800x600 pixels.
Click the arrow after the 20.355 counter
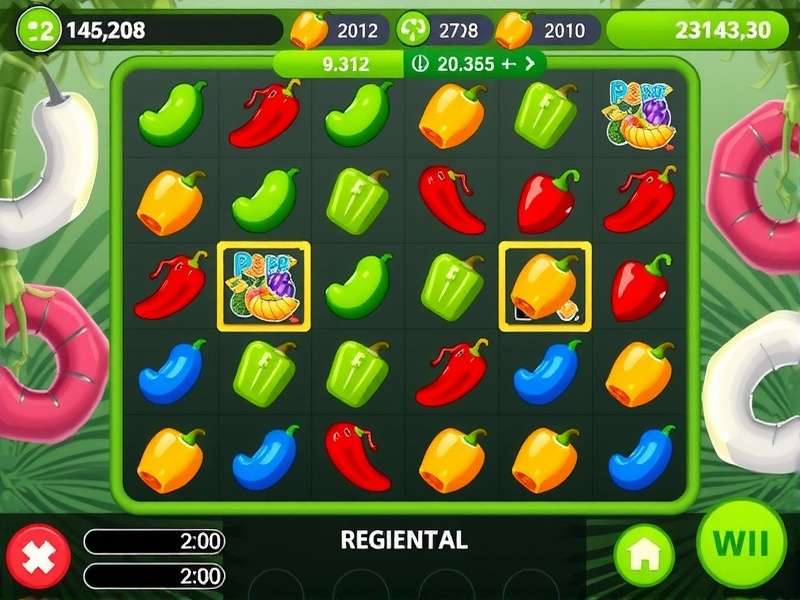point(530,64)
